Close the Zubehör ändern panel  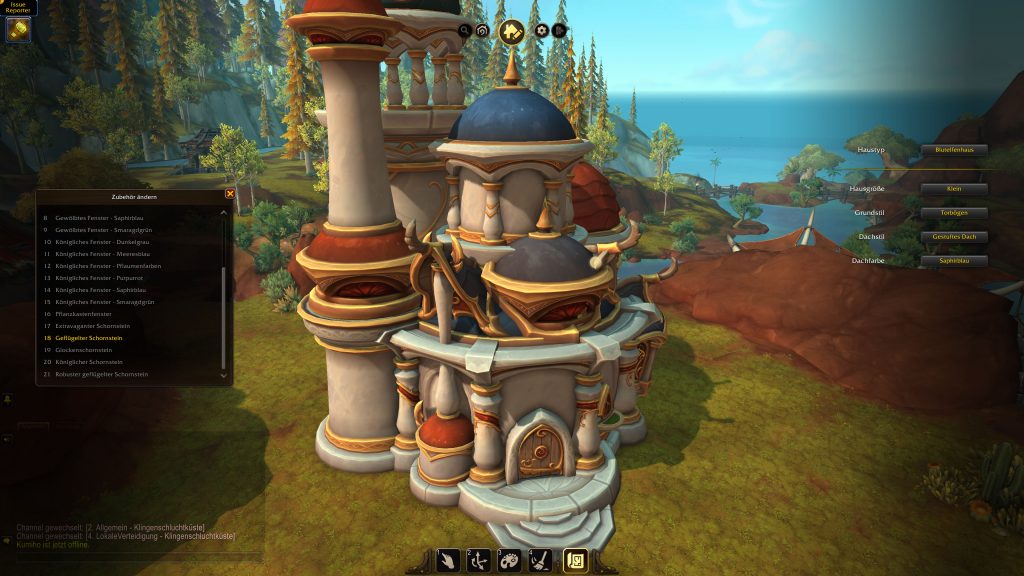coord(230,194)
